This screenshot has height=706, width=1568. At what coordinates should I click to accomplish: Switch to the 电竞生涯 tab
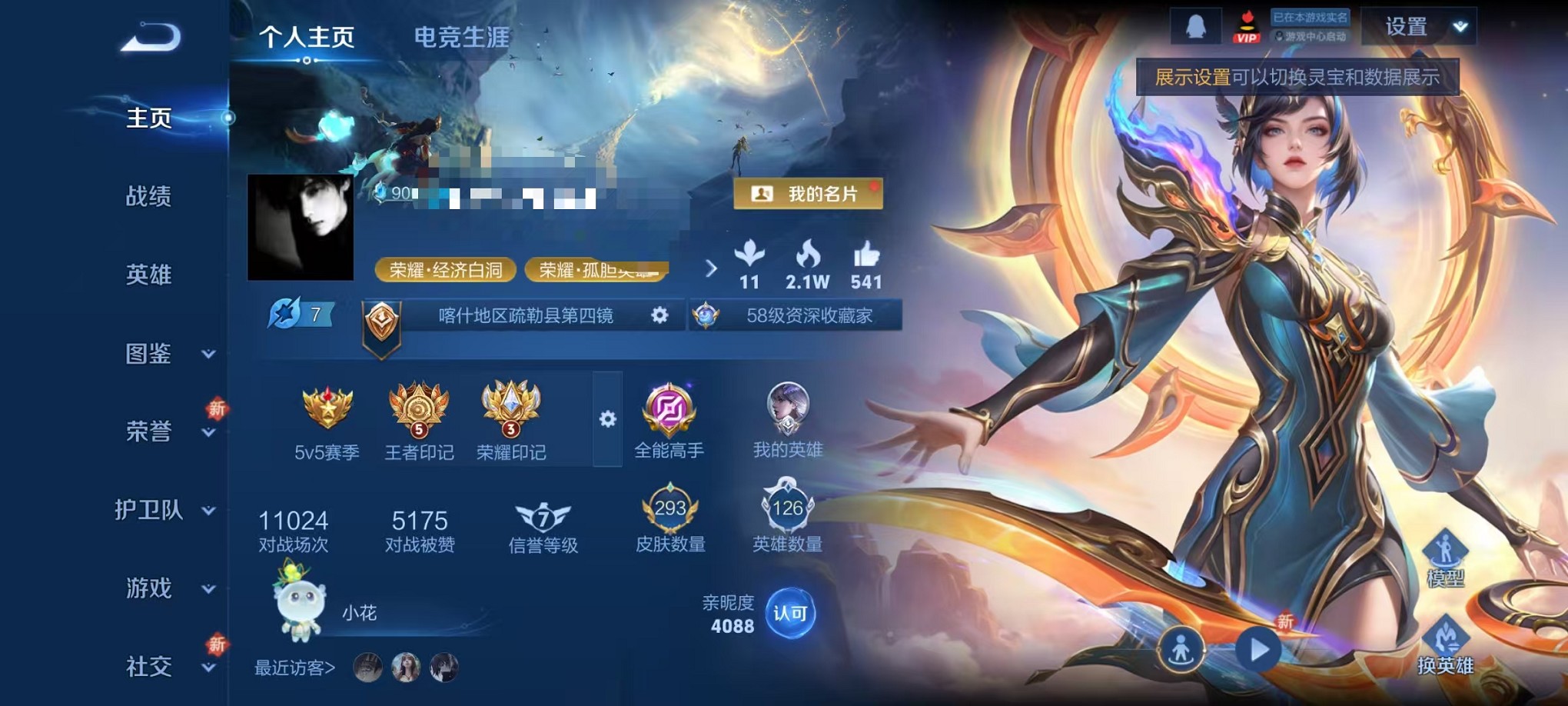(462, 35)
